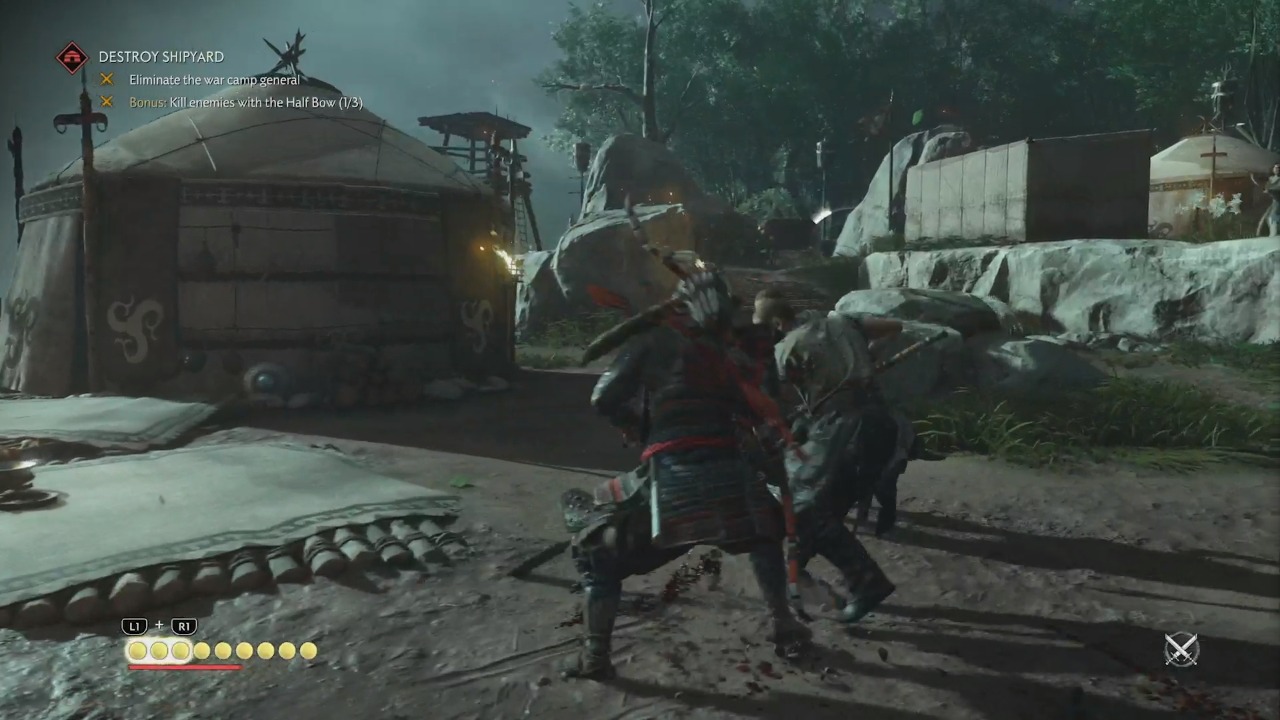
Task: Click Eliminate the war camp general text
Action: [213, 79]
